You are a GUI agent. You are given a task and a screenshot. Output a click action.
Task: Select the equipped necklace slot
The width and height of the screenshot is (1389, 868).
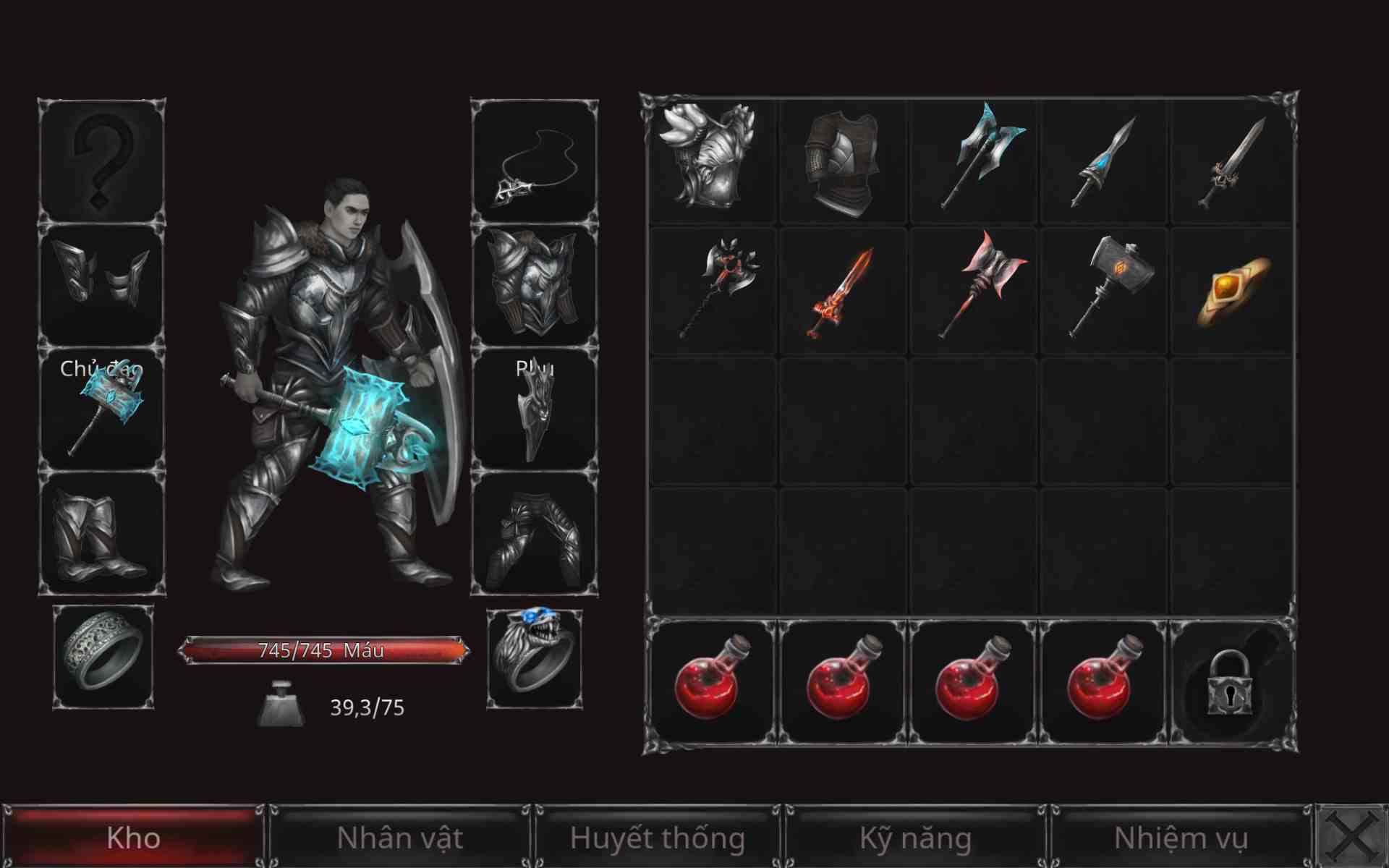pyautogui.click(x=535, y=162)
